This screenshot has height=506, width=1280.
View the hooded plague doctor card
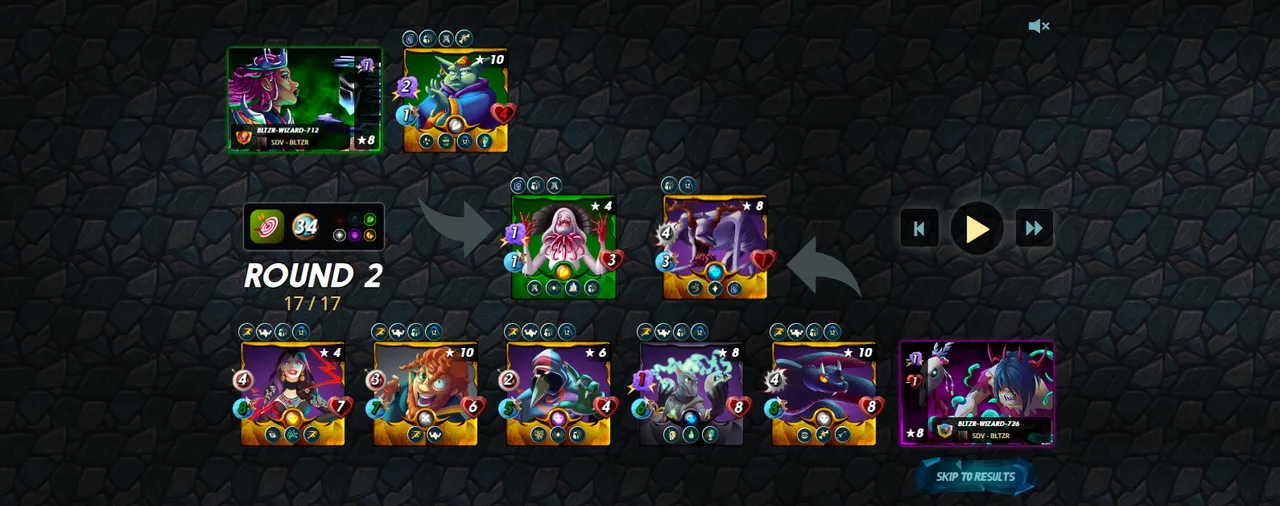pyautogui.click(x=558, y=393)
